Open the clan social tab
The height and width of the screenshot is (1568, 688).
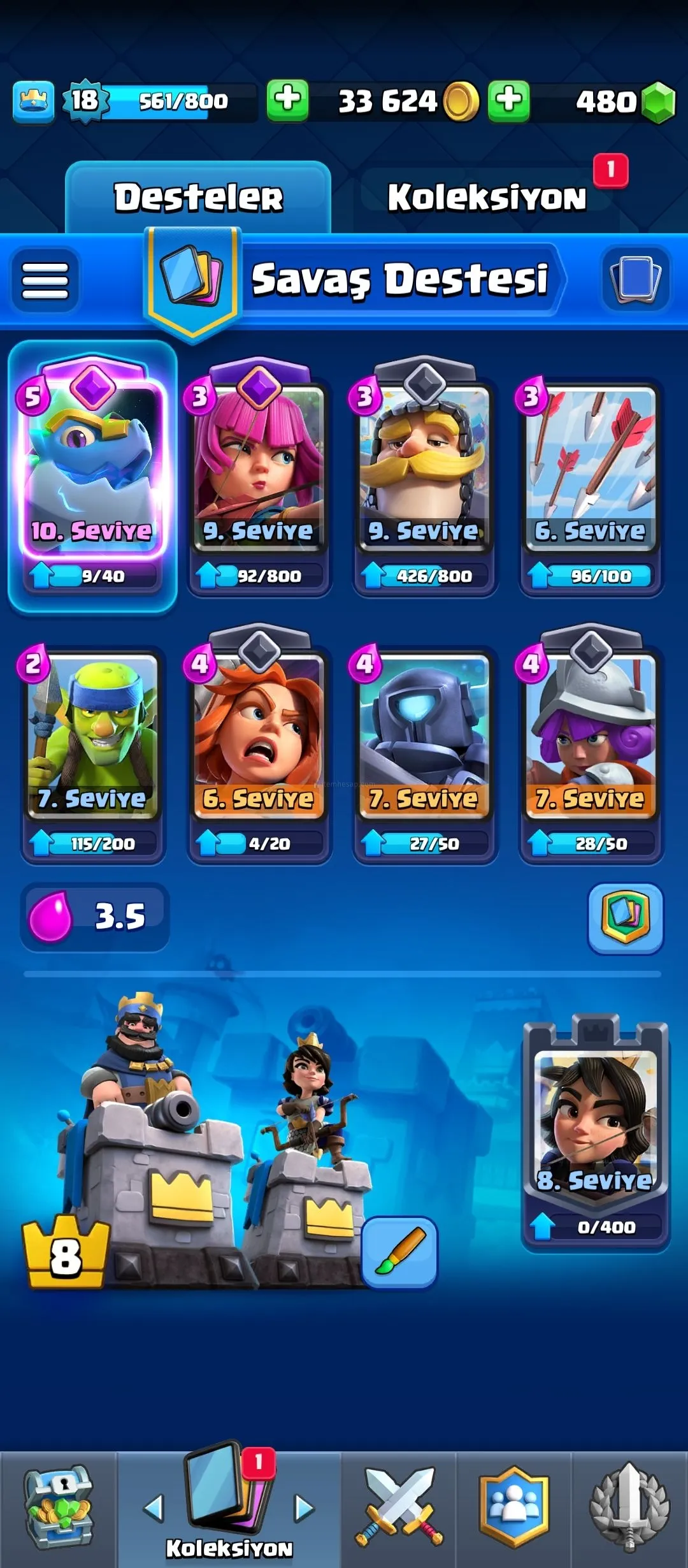pyautogui.click(x=514, y=1507)
